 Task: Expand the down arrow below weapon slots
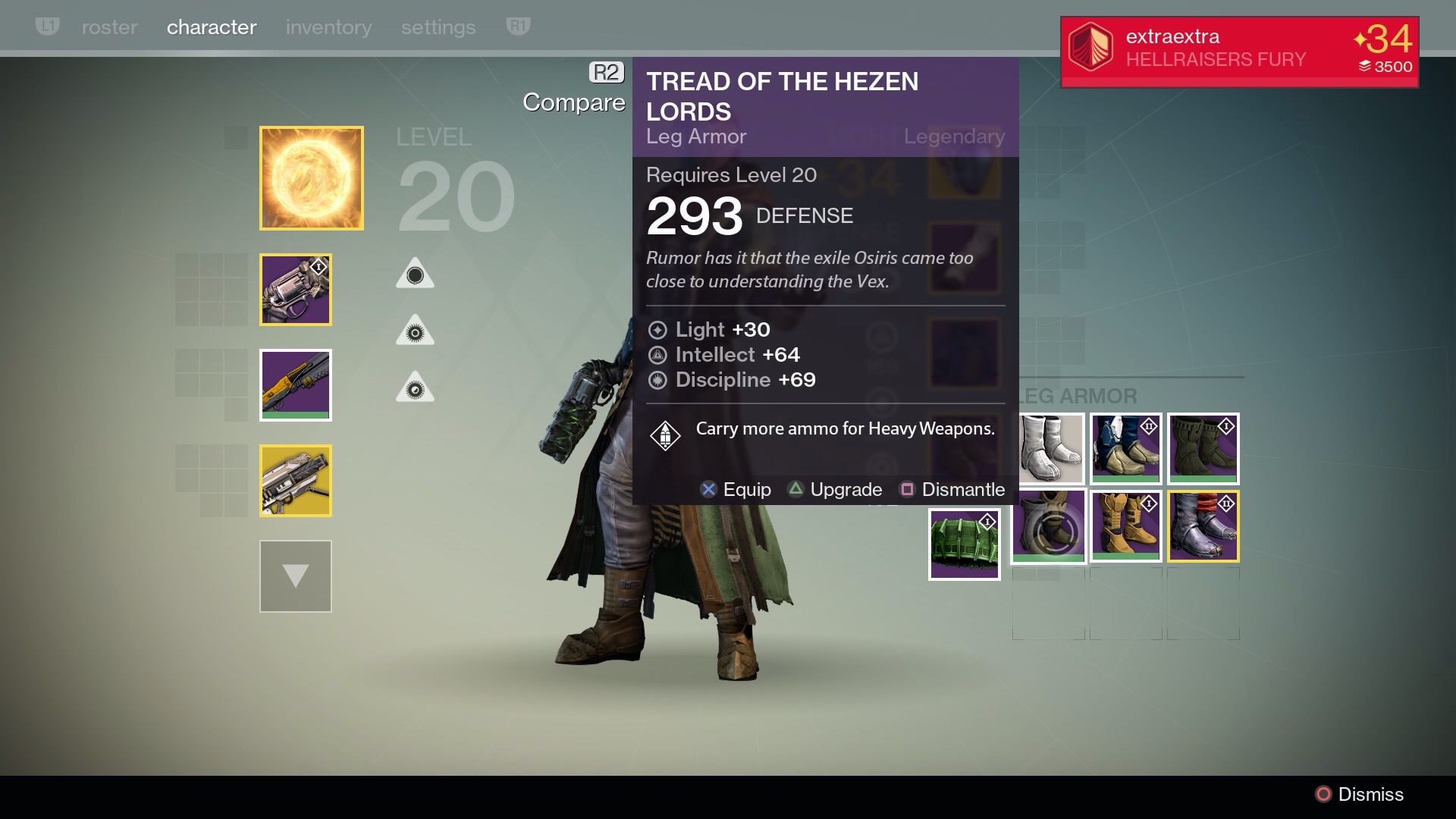pyautogui.click(x=295, y=576)
